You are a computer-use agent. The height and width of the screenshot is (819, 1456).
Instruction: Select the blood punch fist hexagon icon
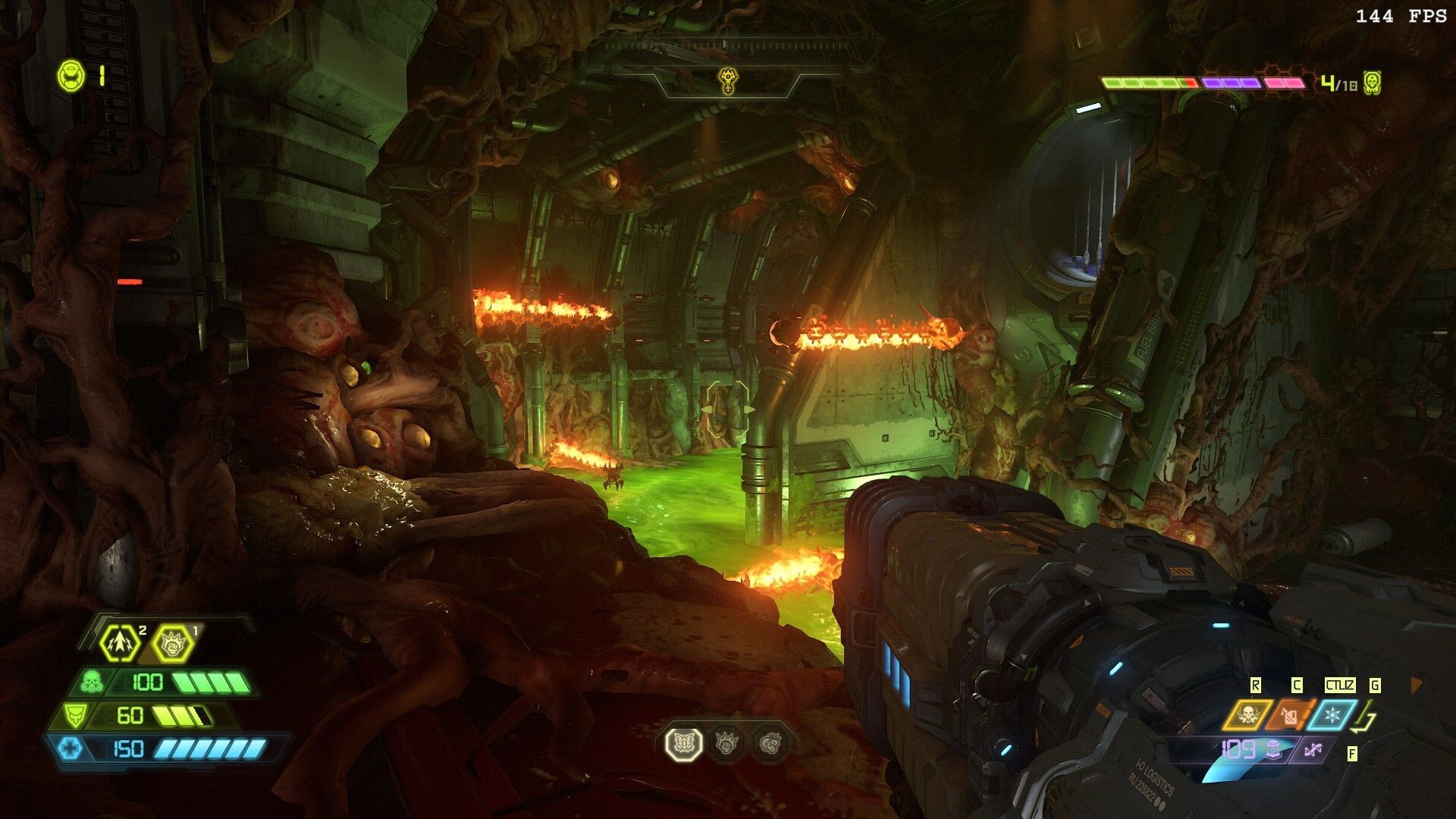pos(172,644)
